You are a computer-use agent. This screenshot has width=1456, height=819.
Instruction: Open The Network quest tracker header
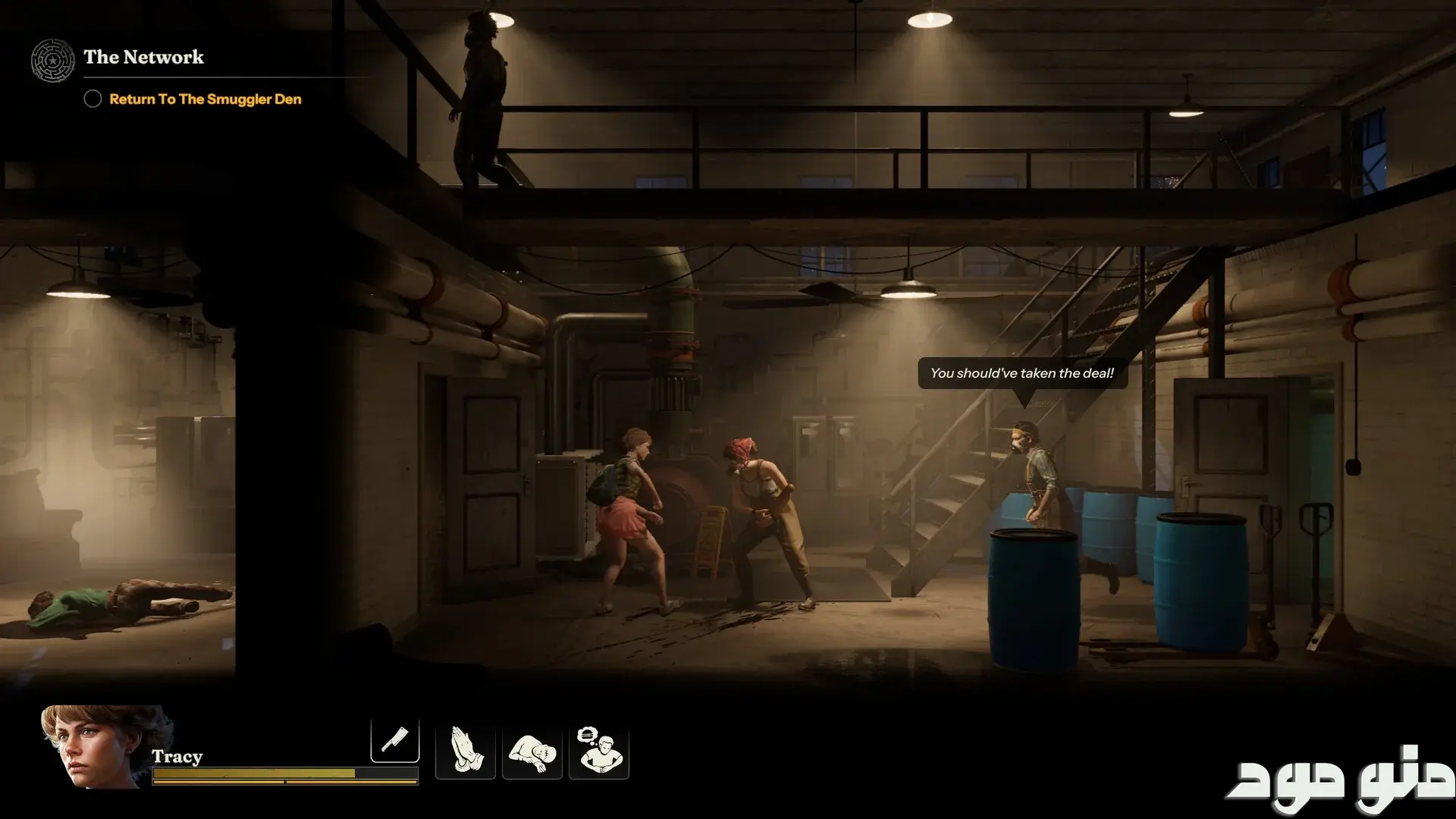click(x=143, y=58)
